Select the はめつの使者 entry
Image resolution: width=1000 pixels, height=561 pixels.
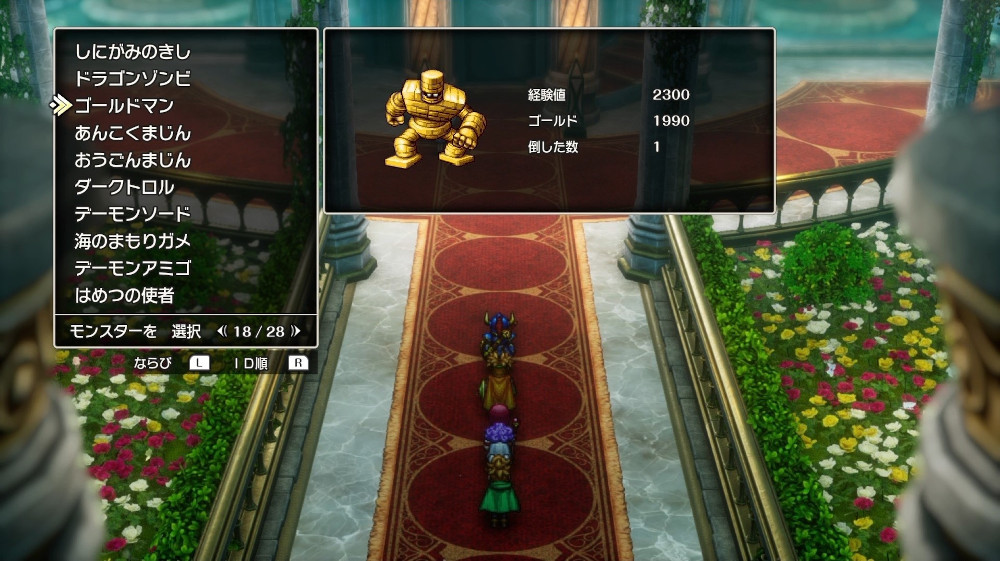pos(124,295)
